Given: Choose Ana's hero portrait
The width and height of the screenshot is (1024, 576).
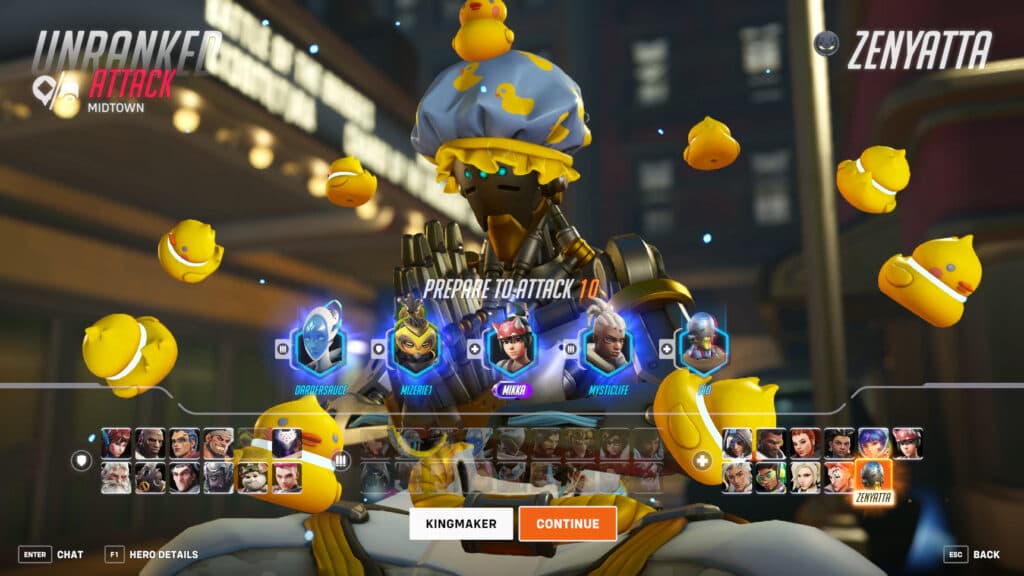Looking at the screenshot, I should (x=736, y=443).
